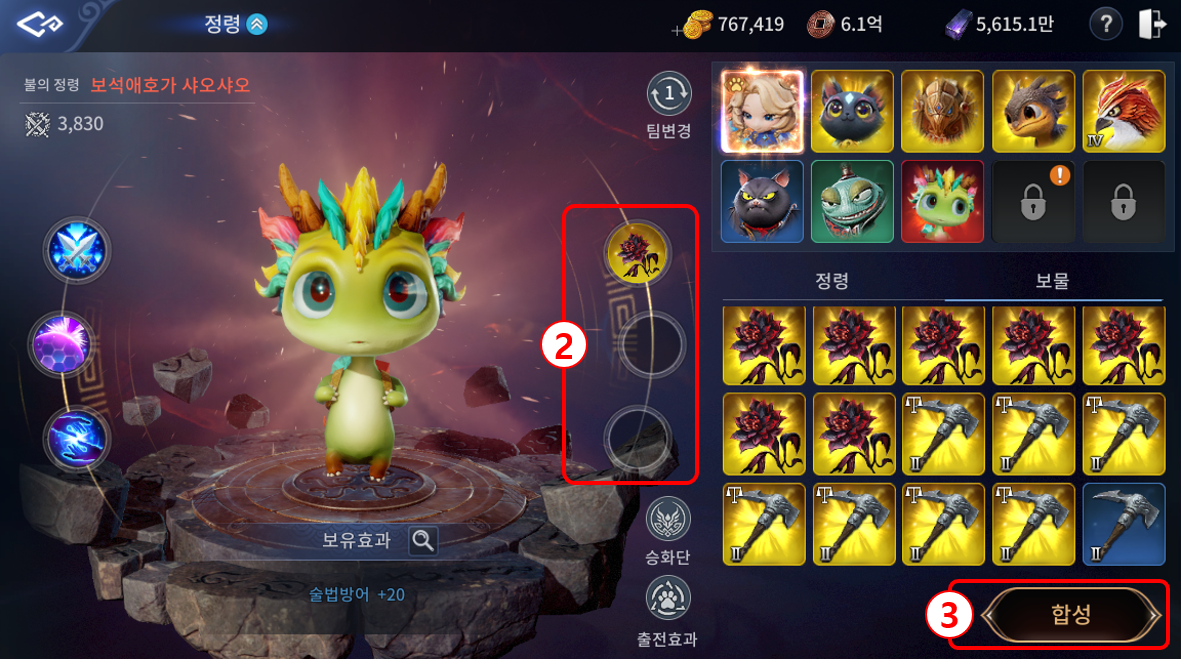The width and height of the screenshot is (1181, 659).
Task: Switch to the 정령 tab
Action: tap(832, 282)
